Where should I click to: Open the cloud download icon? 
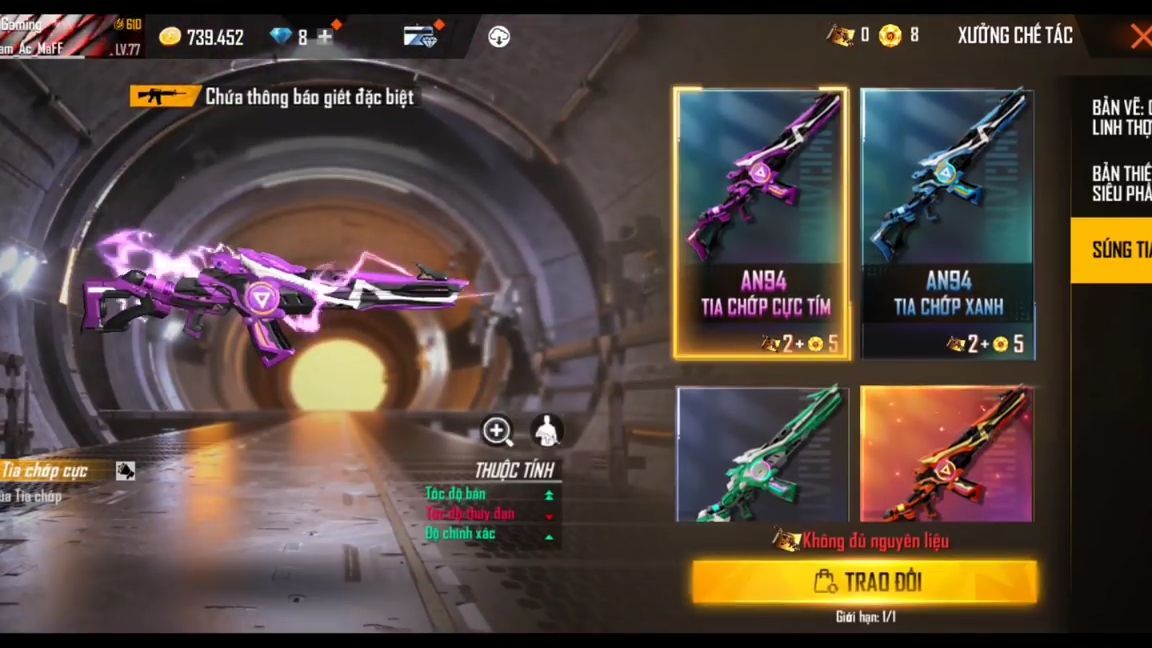click(499, 37)
